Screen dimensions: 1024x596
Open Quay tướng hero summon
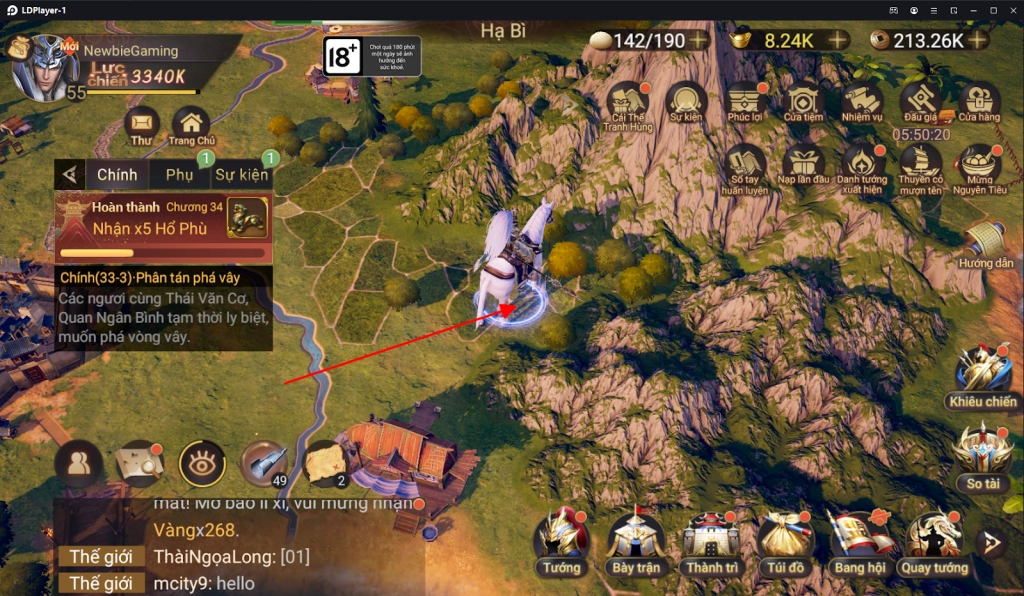(934, 543)
